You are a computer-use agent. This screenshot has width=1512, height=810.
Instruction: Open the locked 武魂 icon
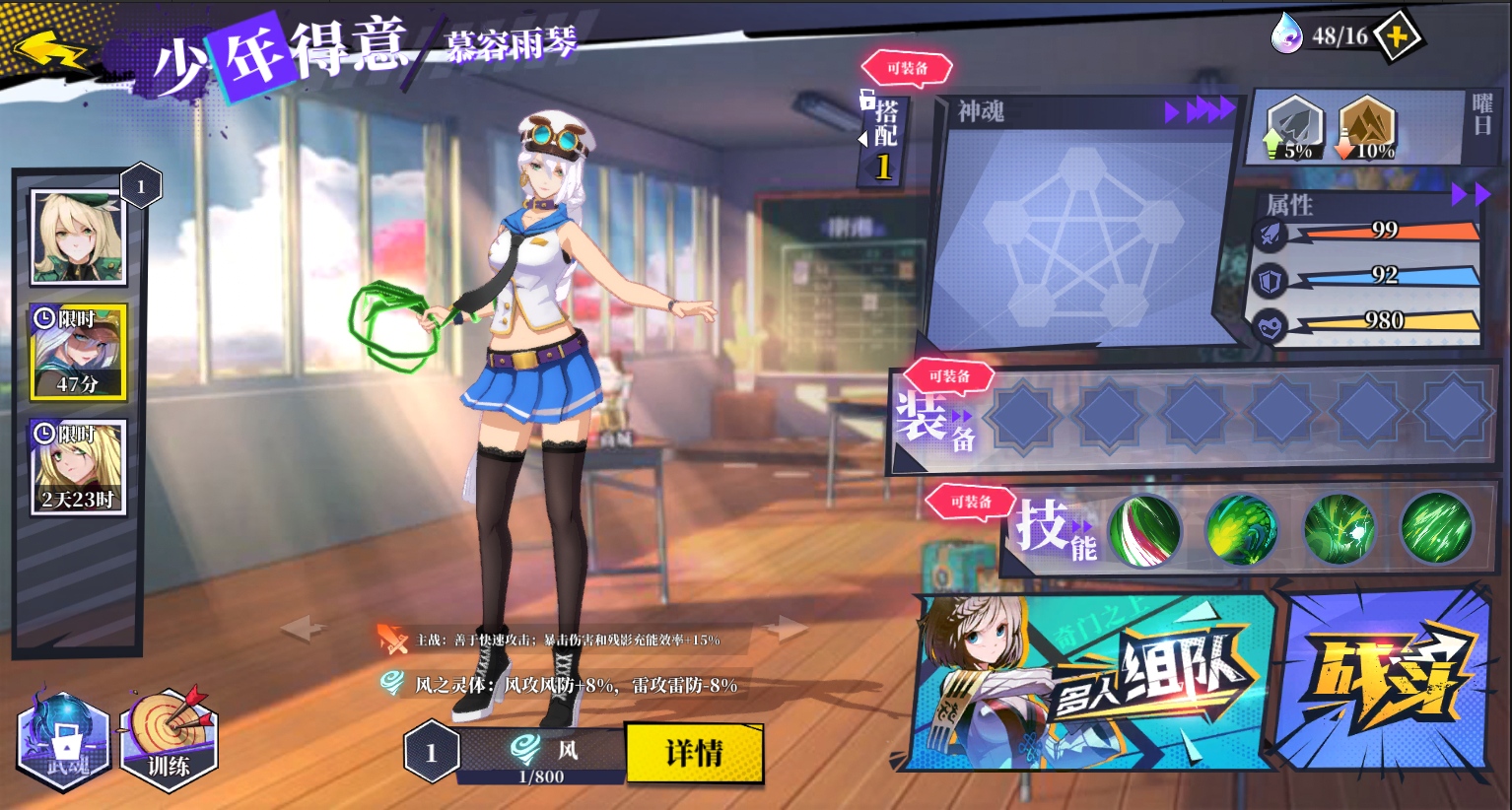pos(64,741)
